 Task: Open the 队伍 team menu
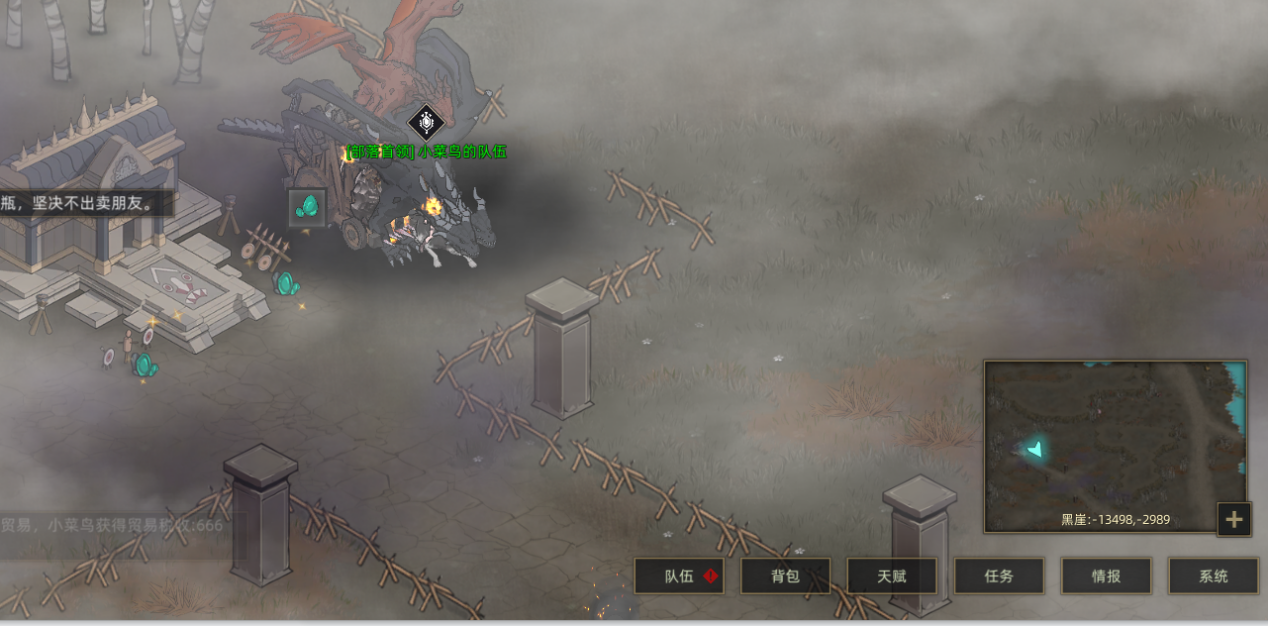coord(680,576)
